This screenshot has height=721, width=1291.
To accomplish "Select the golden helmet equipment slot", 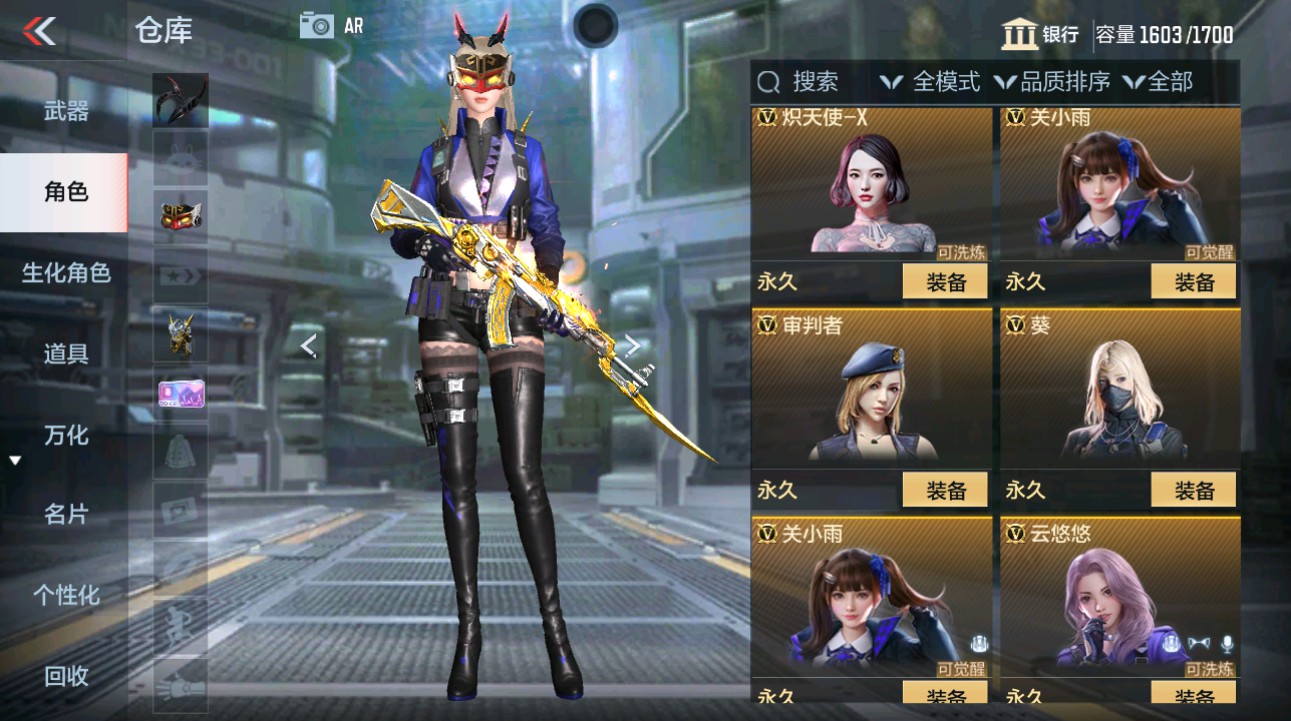I will [180, 335].
